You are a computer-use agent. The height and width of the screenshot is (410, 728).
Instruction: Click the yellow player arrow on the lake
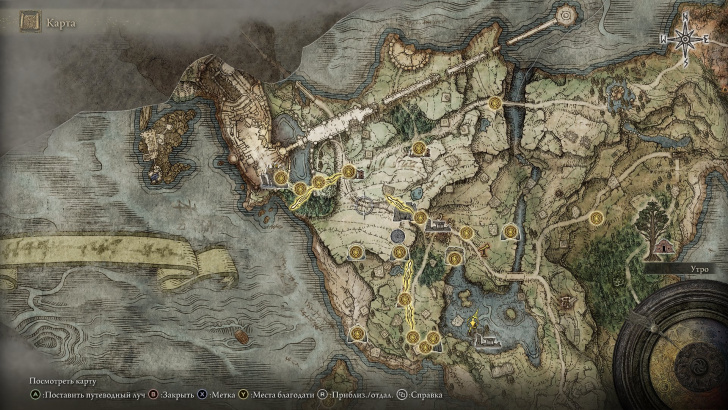(x=472, y=322)
